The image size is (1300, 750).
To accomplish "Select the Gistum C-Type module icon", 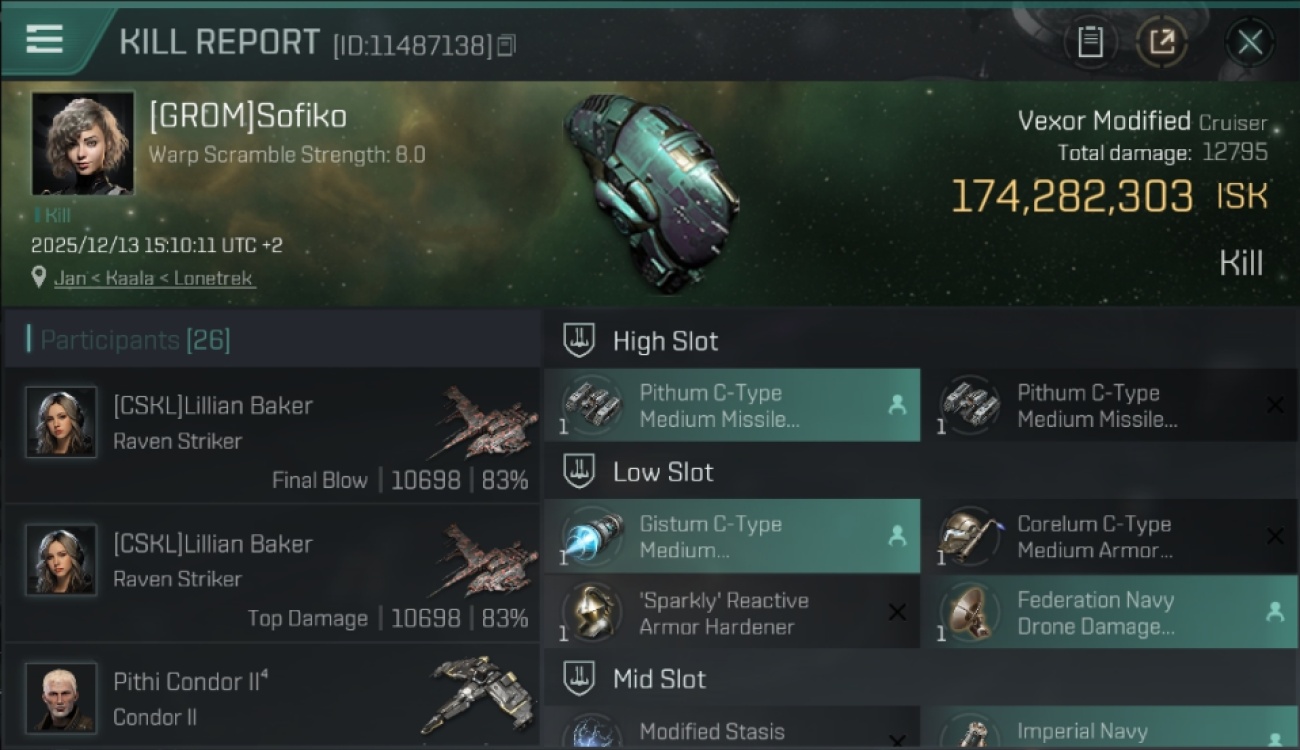I will (592, 536).
